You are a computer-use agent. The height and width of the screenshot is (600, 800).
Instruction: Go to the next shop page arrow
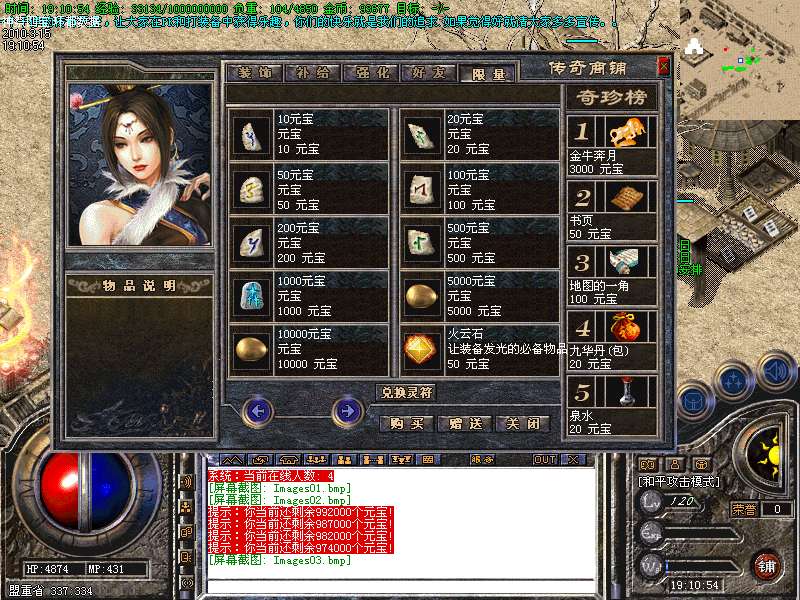coord(347,409)
